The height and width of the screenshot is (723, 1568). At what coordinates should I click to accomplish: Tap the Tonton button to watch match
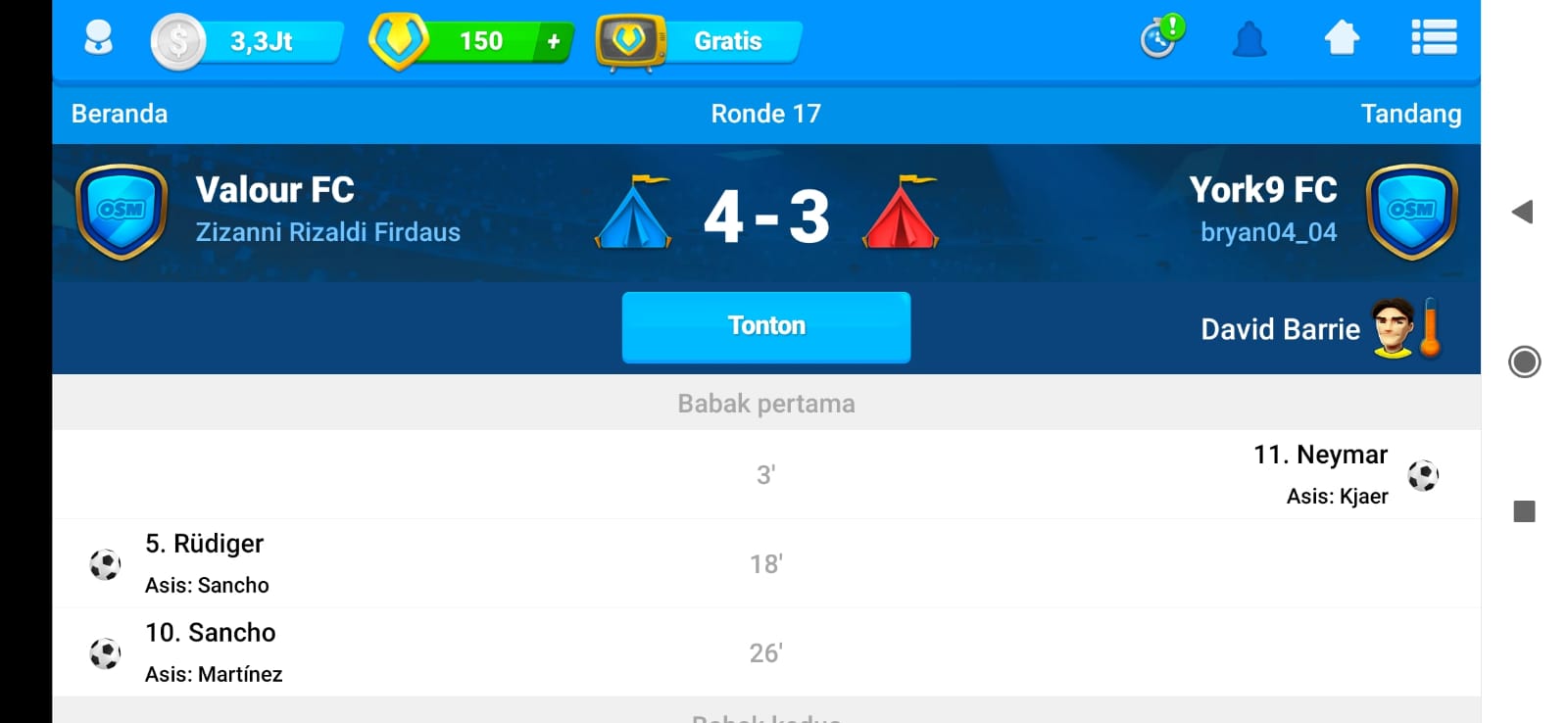765,326
